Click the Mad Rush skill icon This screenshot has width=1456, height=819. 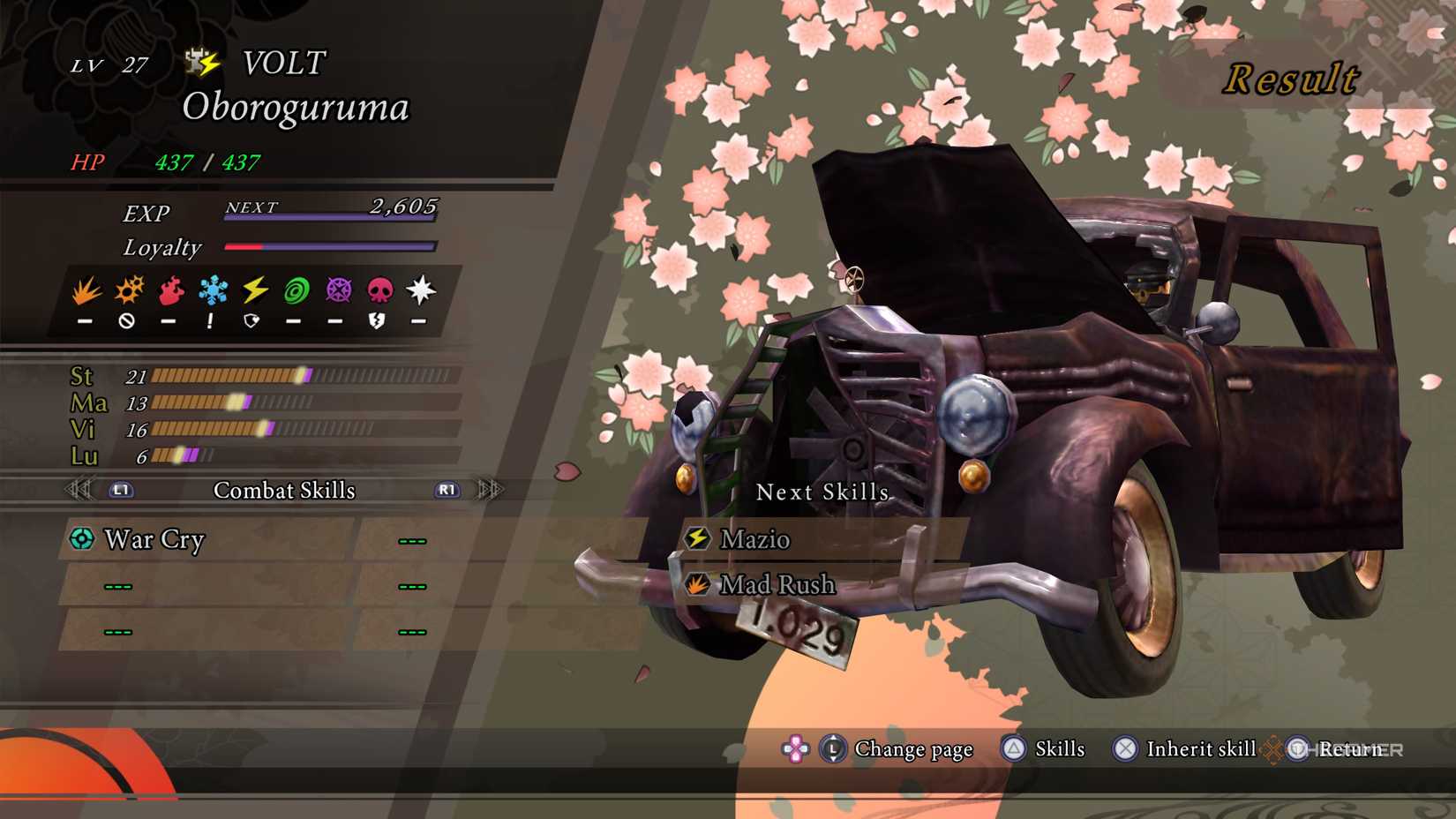(x=697, y=584)
